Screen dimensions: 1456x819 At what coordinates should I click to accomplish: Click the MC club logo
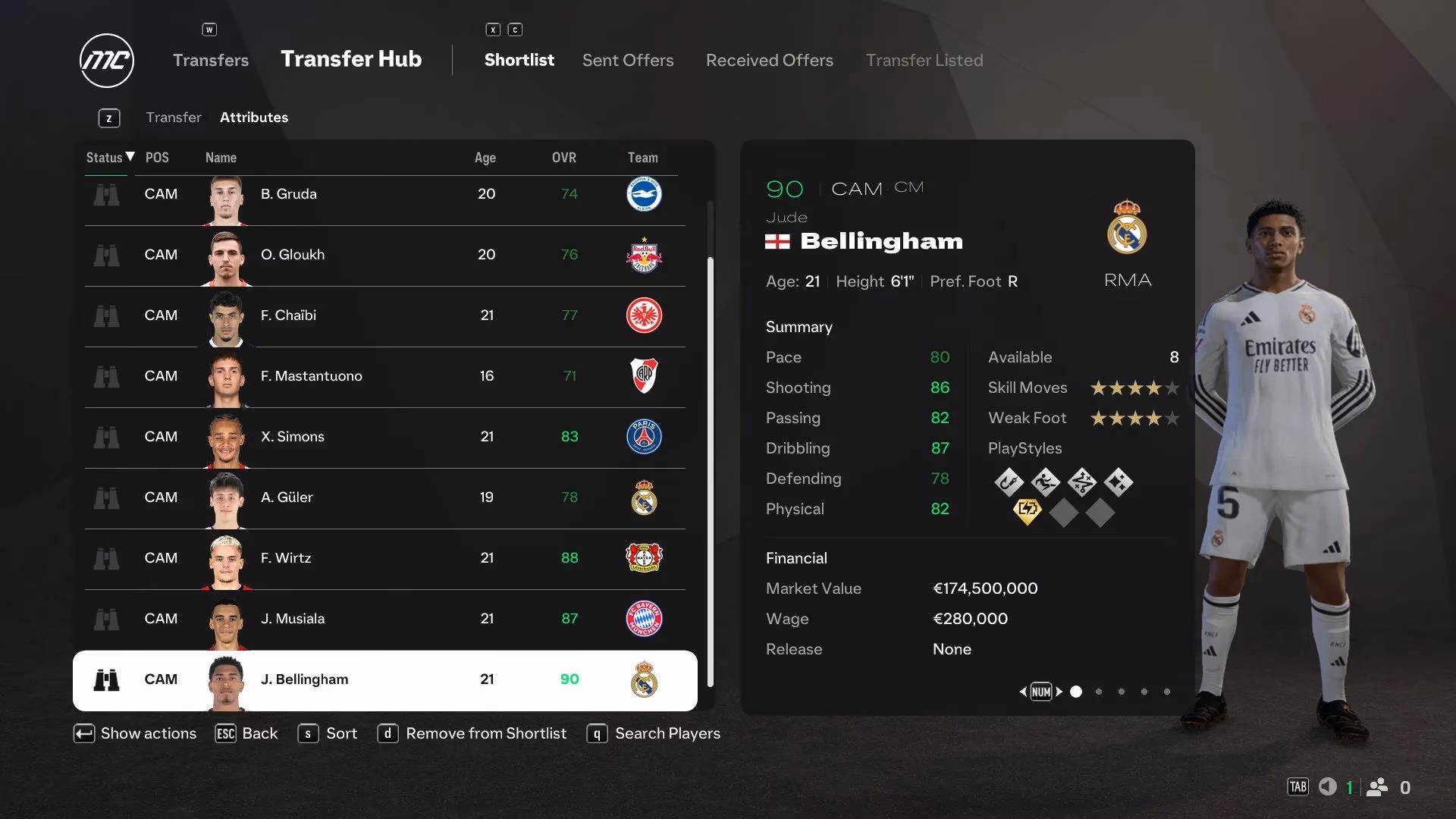106,61
